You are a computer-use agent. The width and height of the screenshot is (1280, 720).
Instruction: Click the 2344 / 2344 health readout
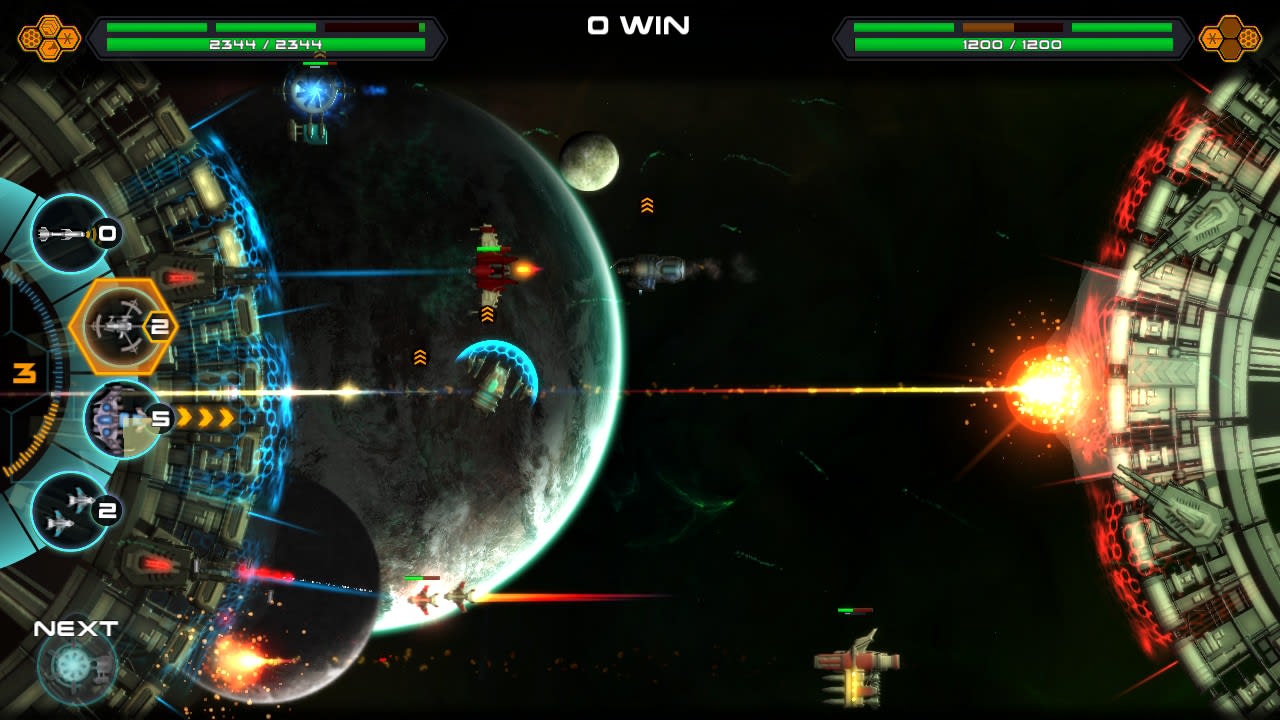[265, 43]
